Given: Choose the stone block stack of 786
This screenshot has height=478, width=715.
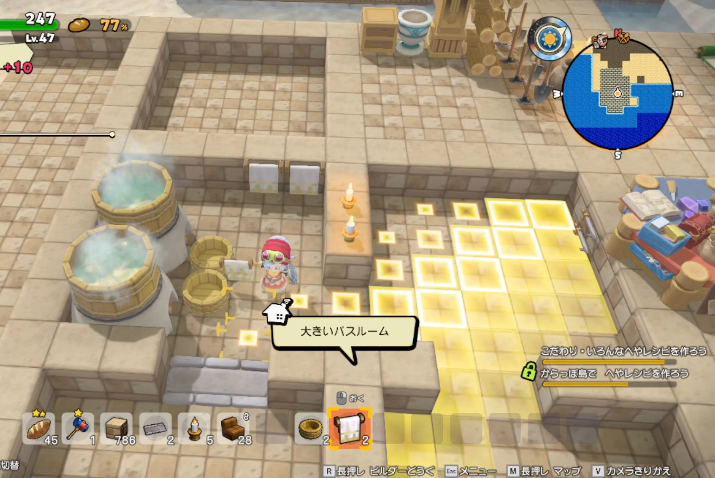Looking at the screenshot, I should (x=116, y=429).
